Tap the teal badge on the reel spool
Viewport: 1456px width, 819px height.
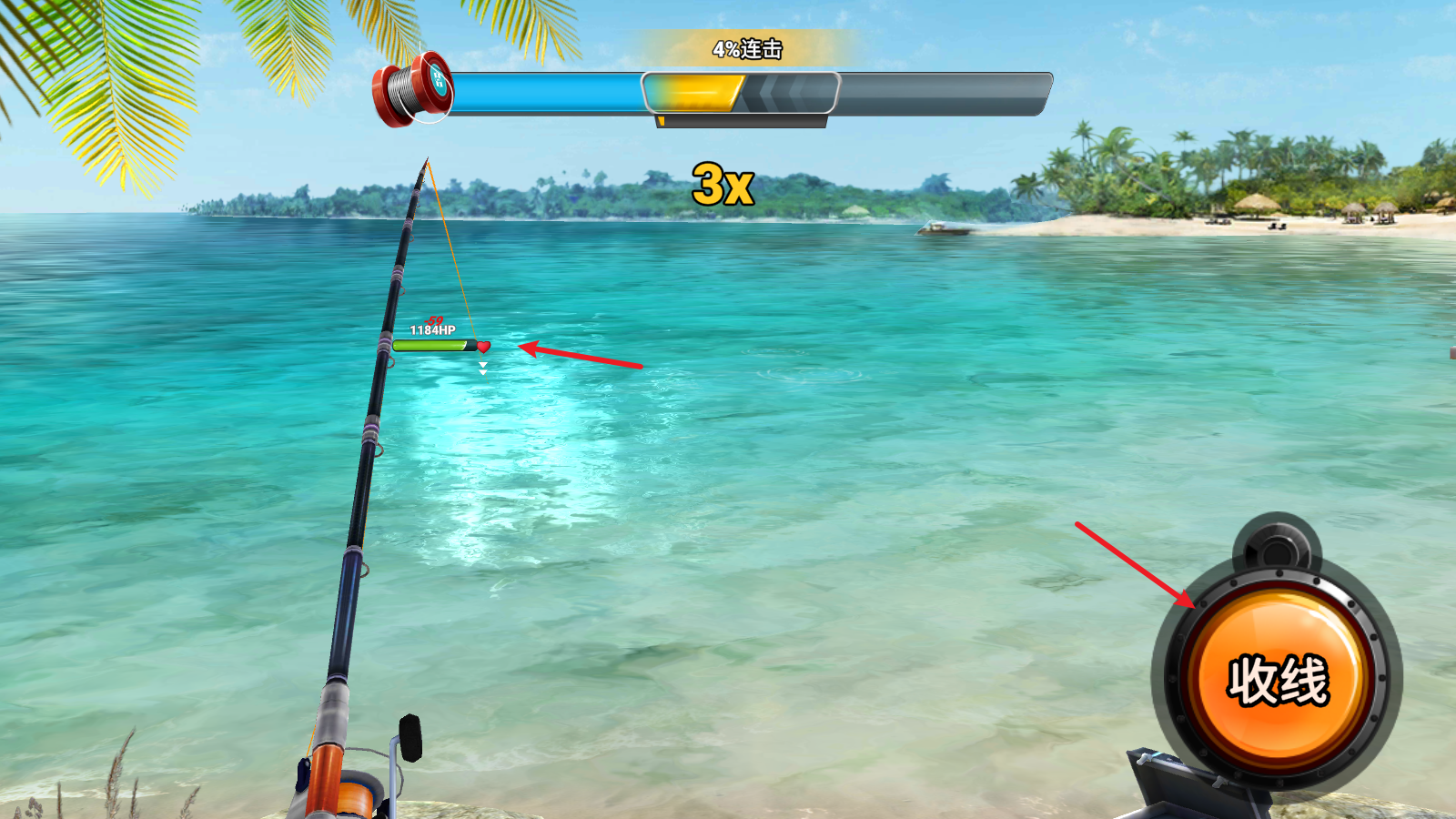click(x=438, y=84)
